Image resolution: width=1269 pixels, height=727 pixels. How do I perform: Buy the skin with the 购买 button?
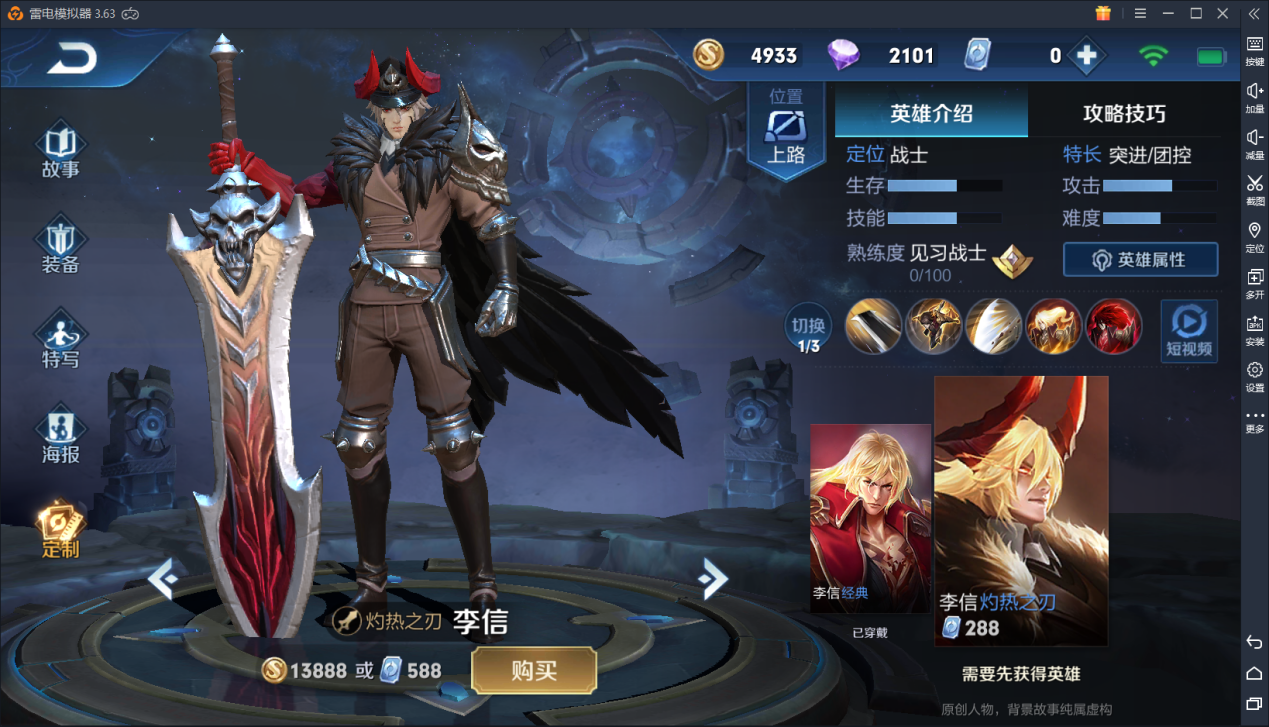click(x=534, y=670)
